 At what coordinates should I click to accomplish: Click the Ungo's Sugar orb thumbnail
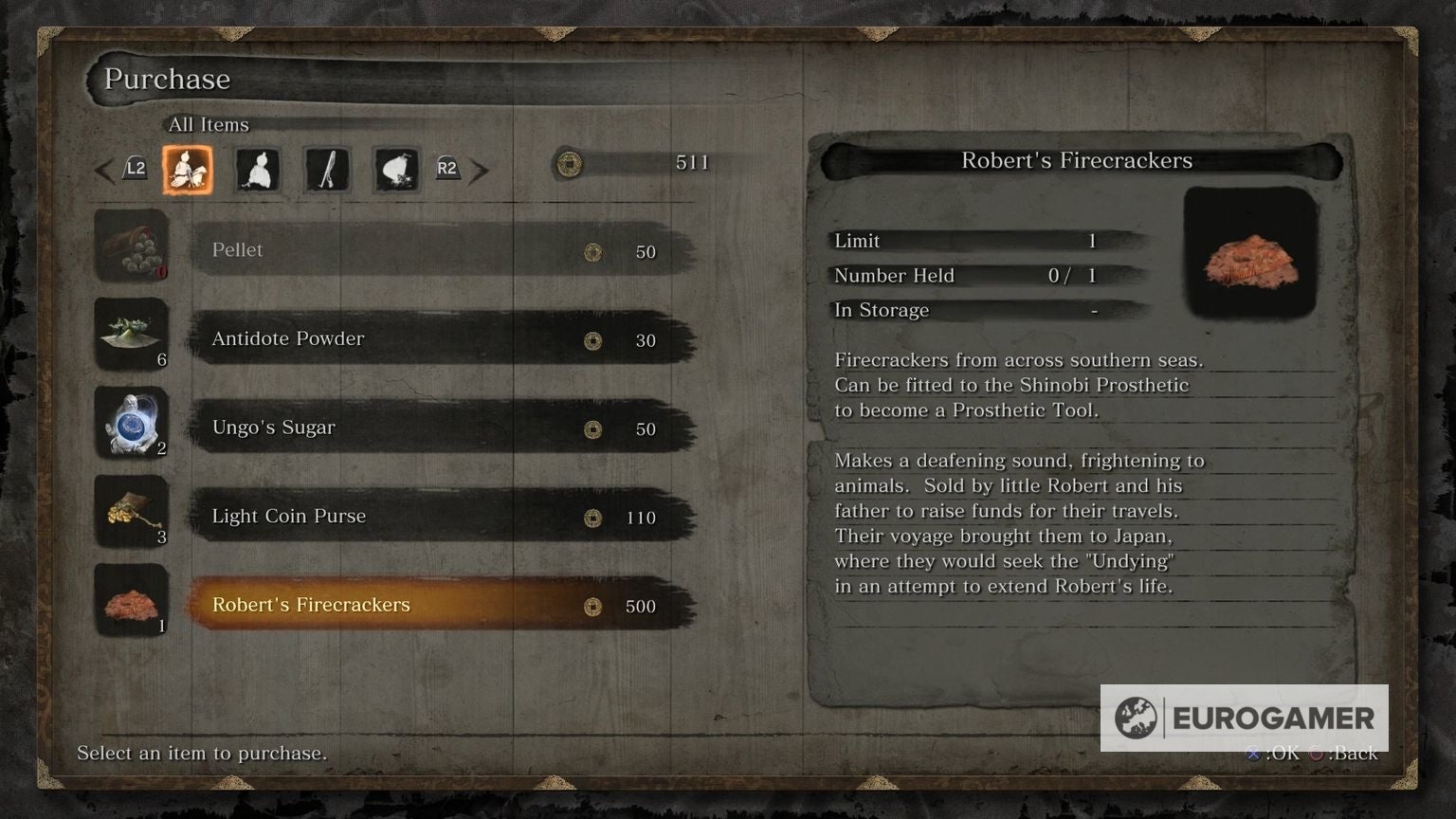pyautogui.click(x=133, y=423)
